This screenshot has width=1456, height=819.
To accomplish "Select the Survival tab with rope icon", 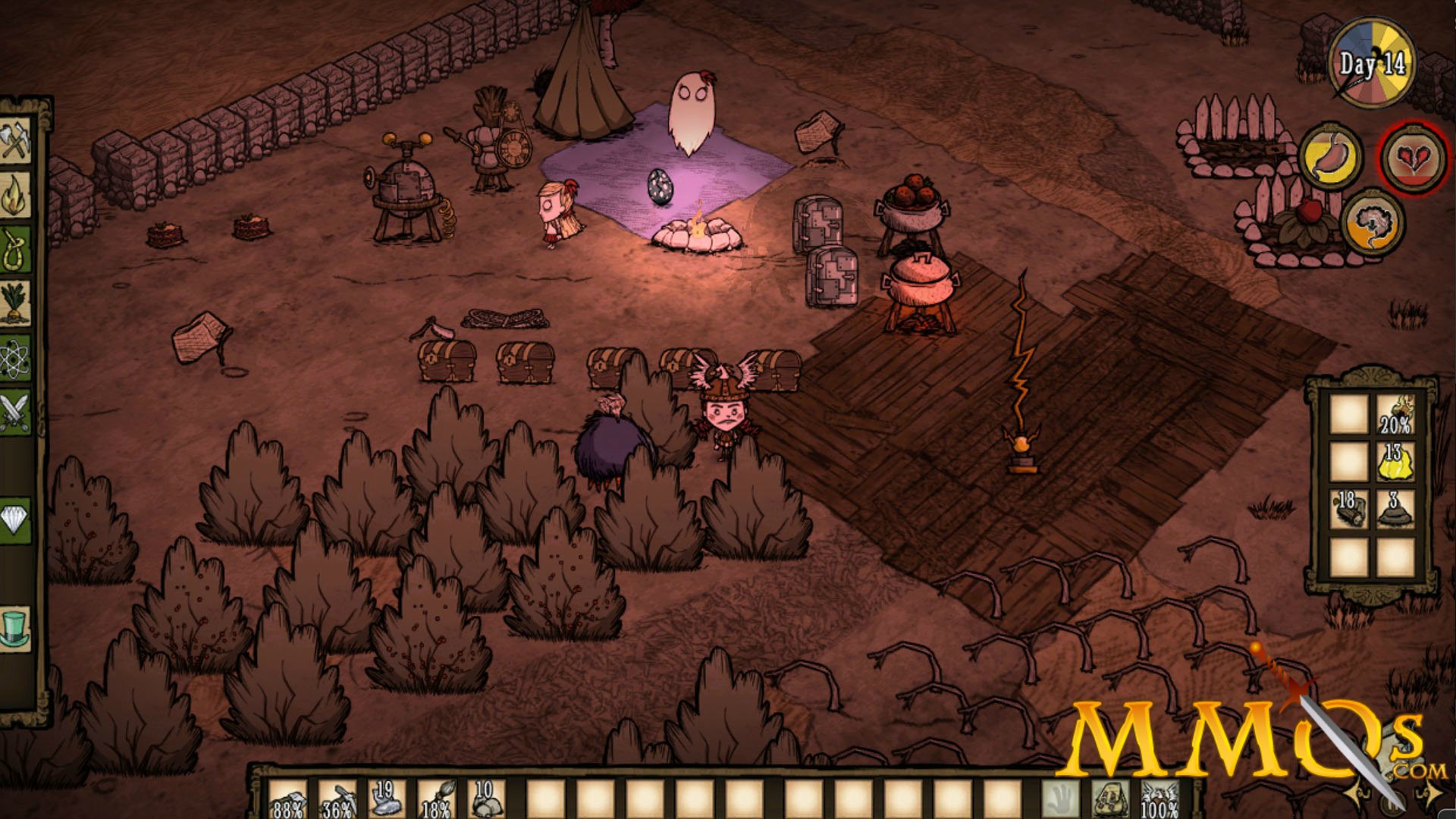I will tap(15, 249).
